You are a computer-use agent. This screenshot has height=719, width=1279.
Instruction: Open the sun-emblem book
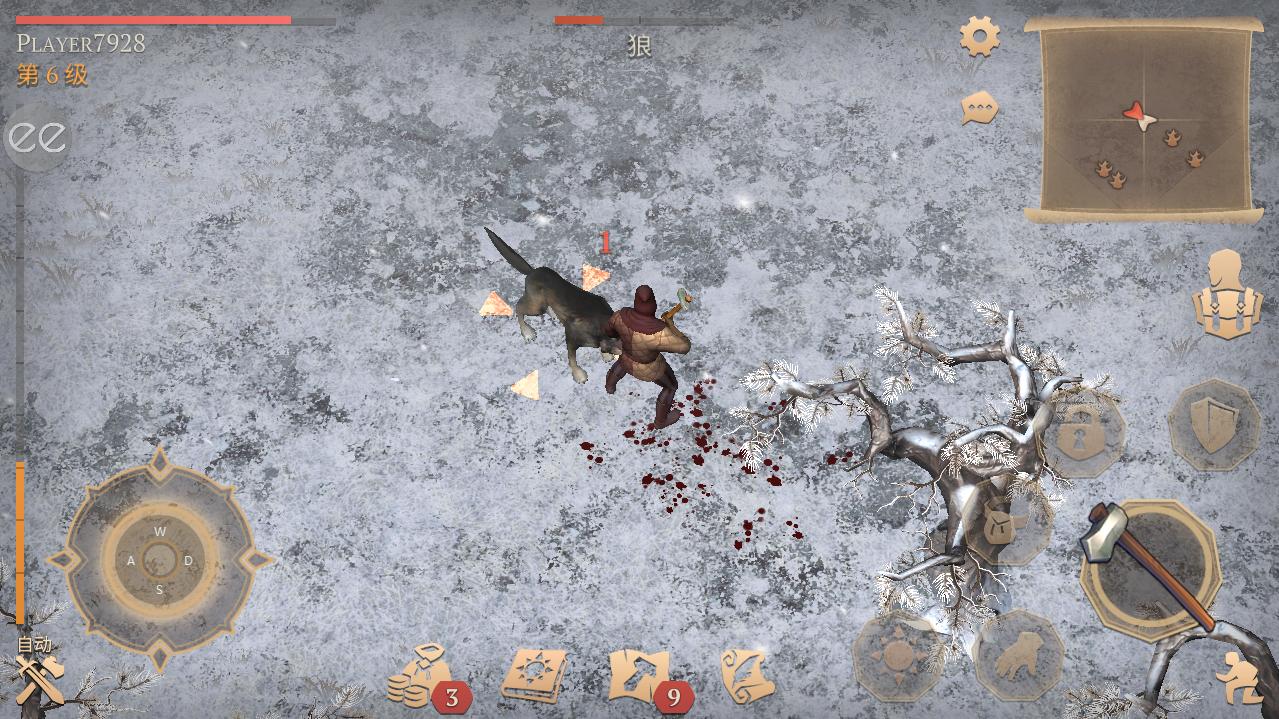click(x=534, y=675)
